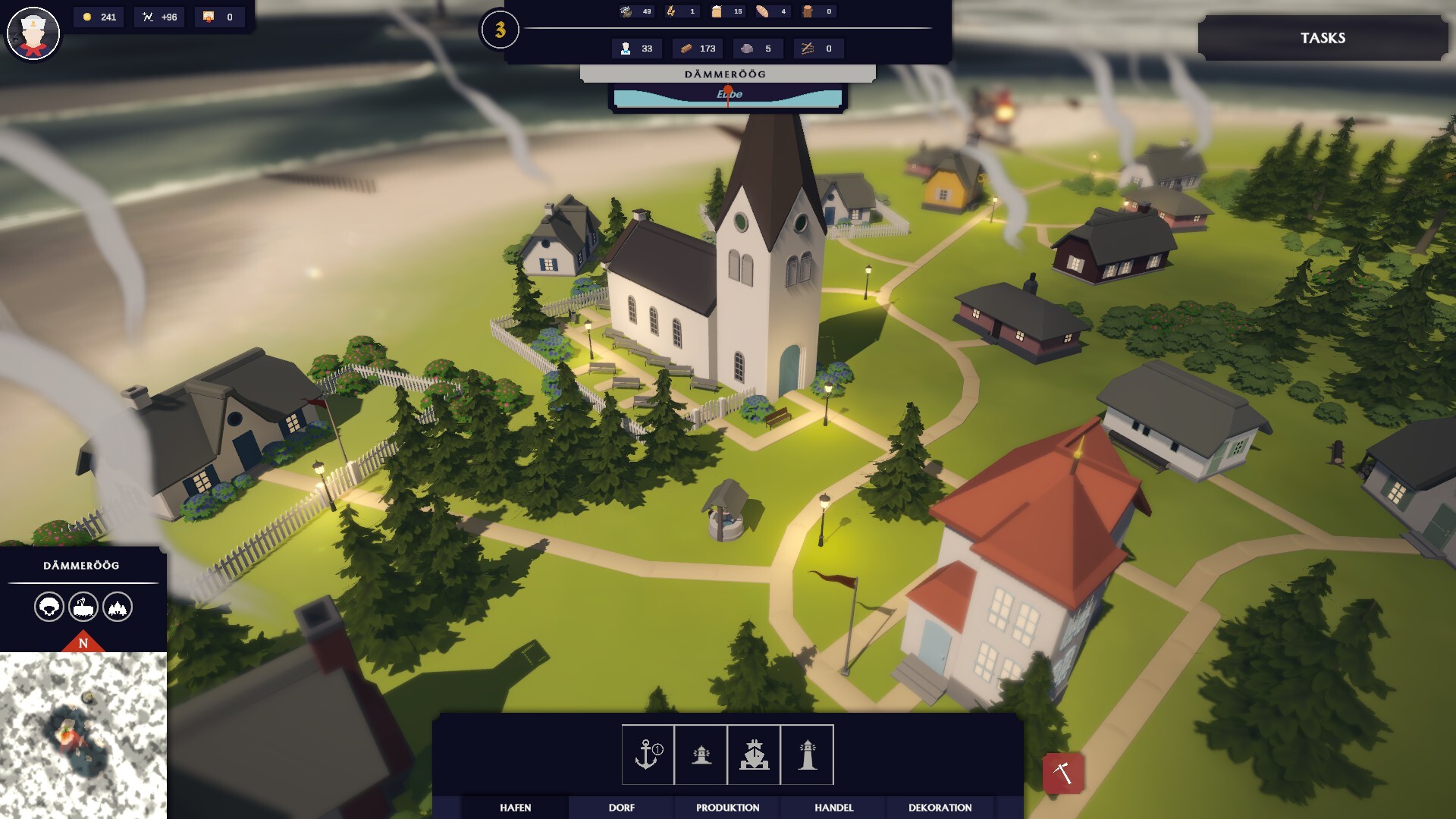Toggle the shell resource icon
1456x819 pixels.
coord(49,607)
